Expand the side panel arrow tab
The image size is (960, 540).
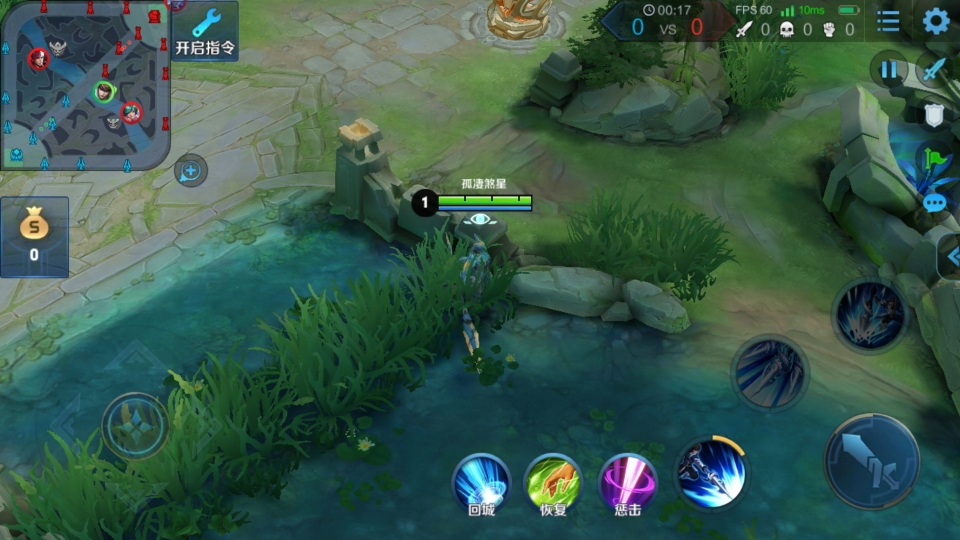(951, 257)
